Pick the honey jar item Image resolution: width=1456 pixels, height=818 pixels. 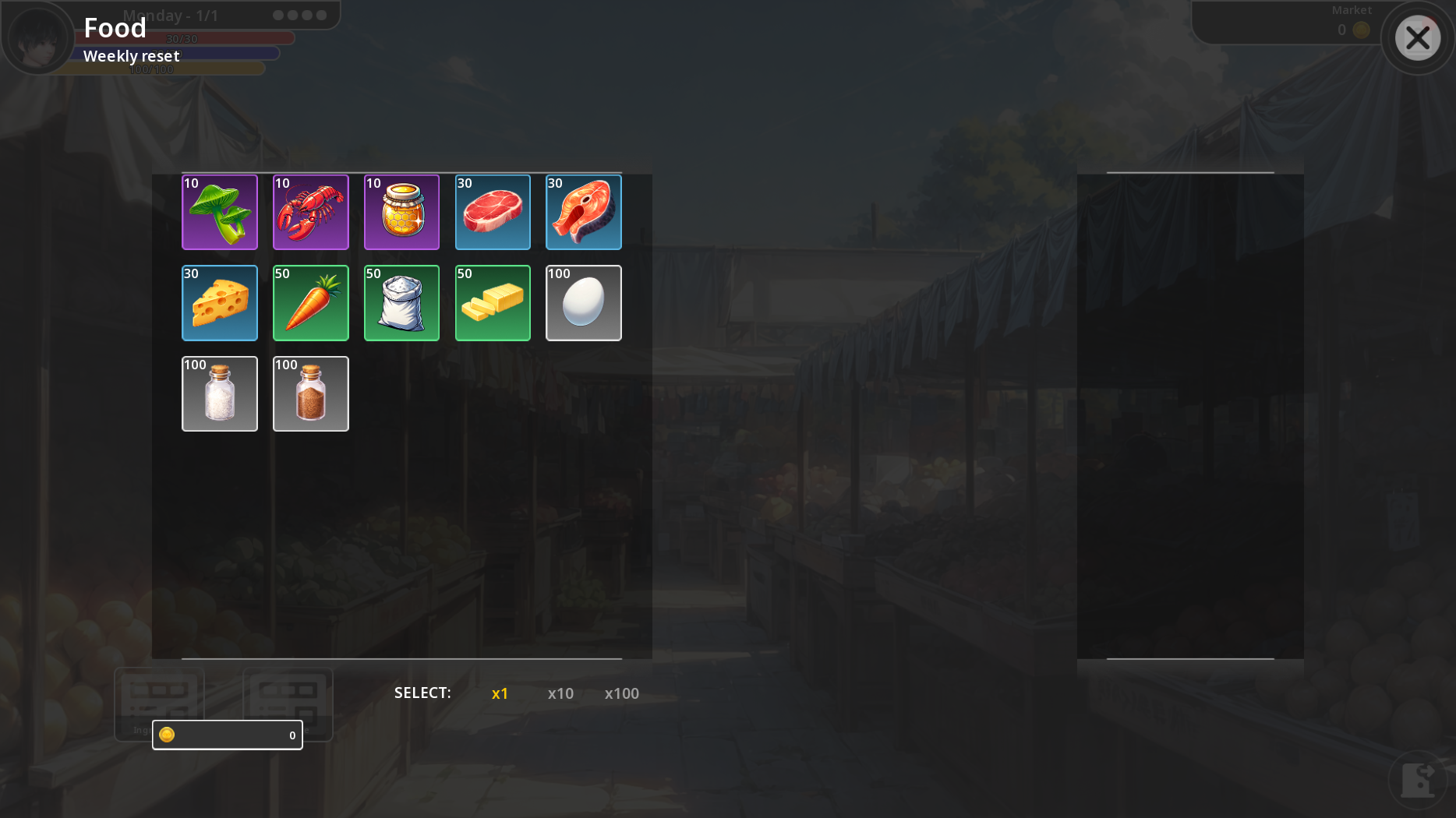[401, 212]
